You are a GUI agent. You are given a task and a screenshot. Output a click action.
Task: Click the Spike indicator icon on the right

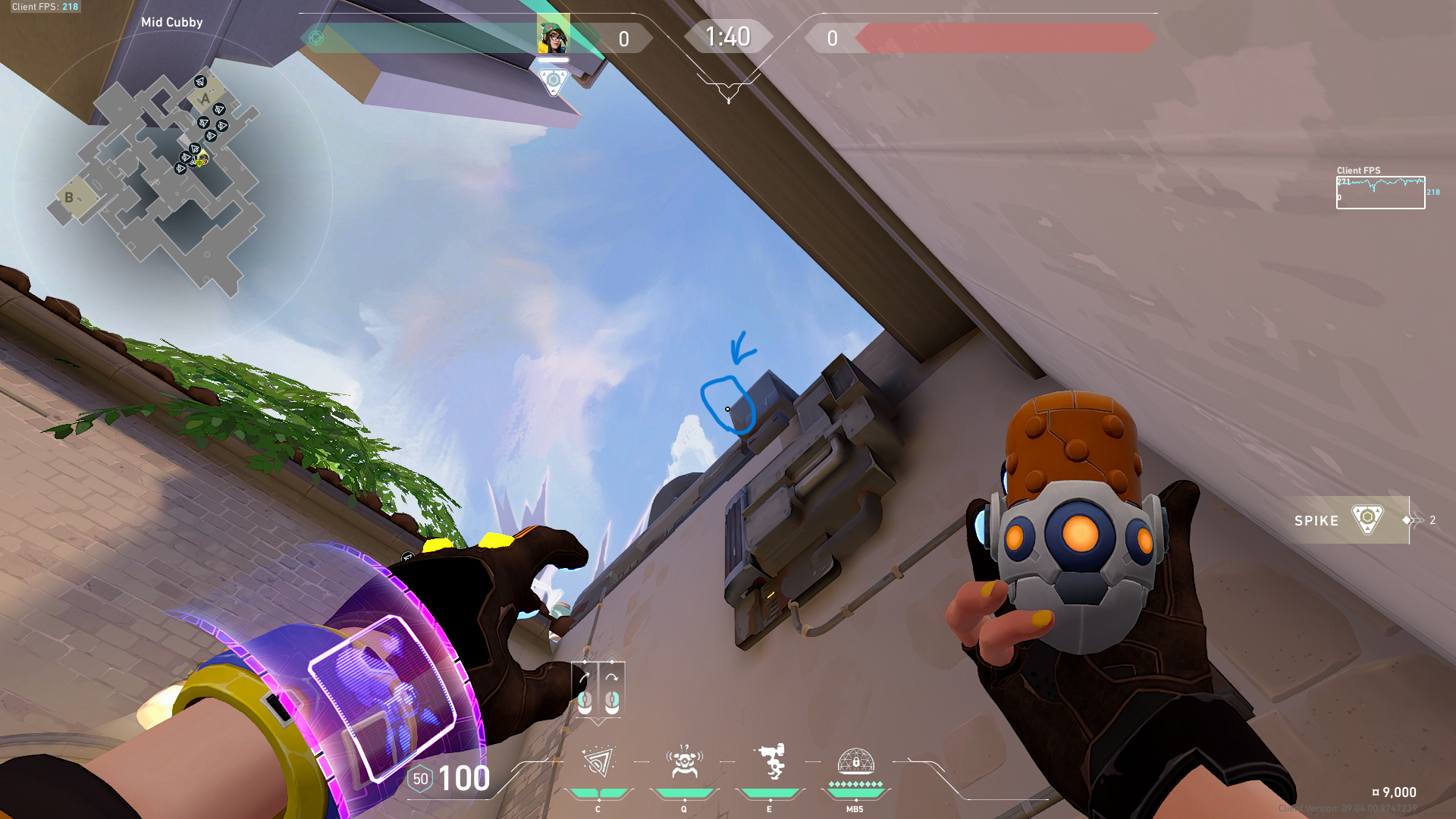pos(1367,520)
